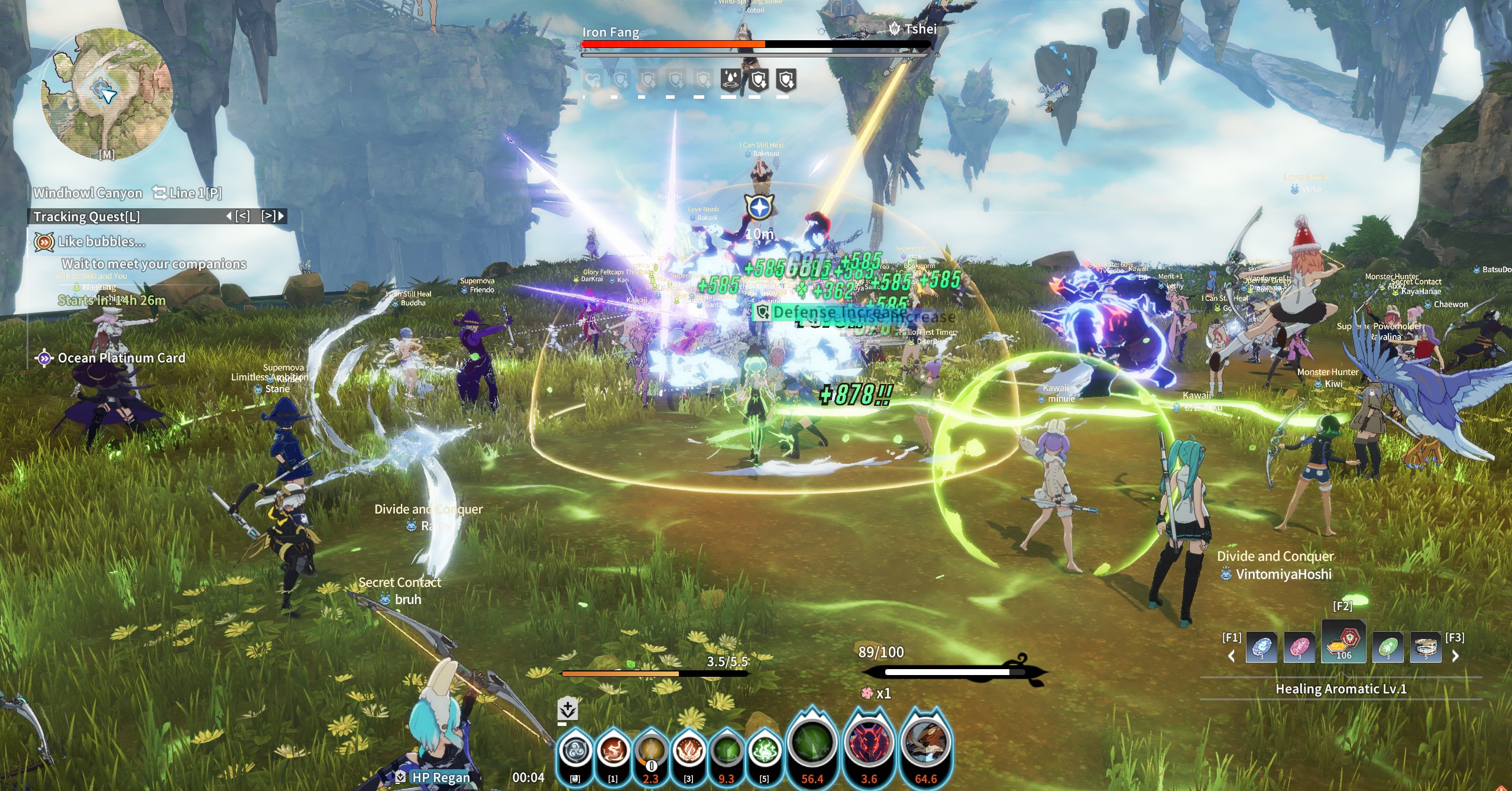1512x791 pixels.
Task: Select the Ocean Platinum Card quest
Action: (x=121, y=359)
